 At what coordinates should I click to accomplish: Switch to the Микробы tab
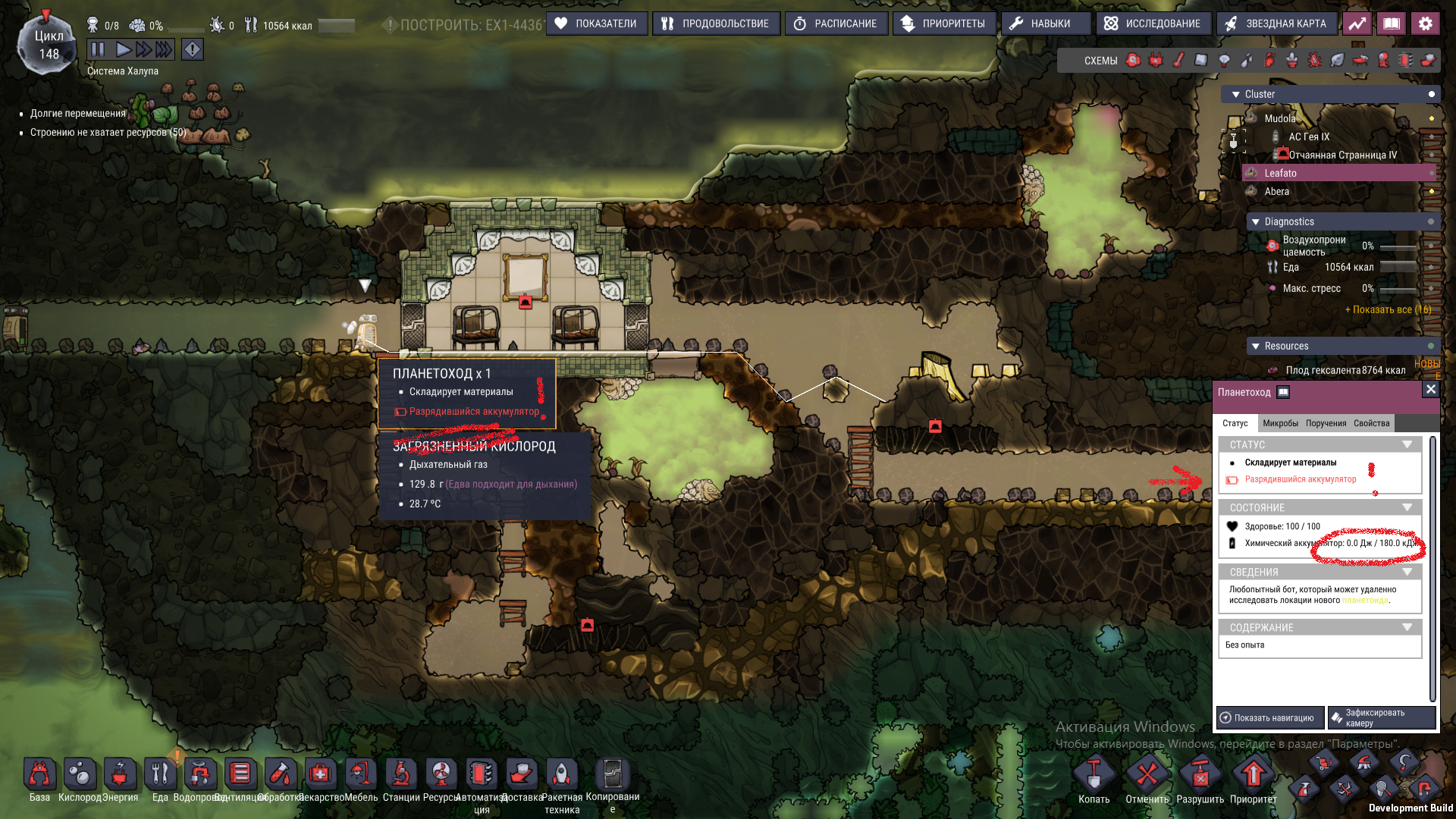pyautogui.click(x=1280, y=423)
